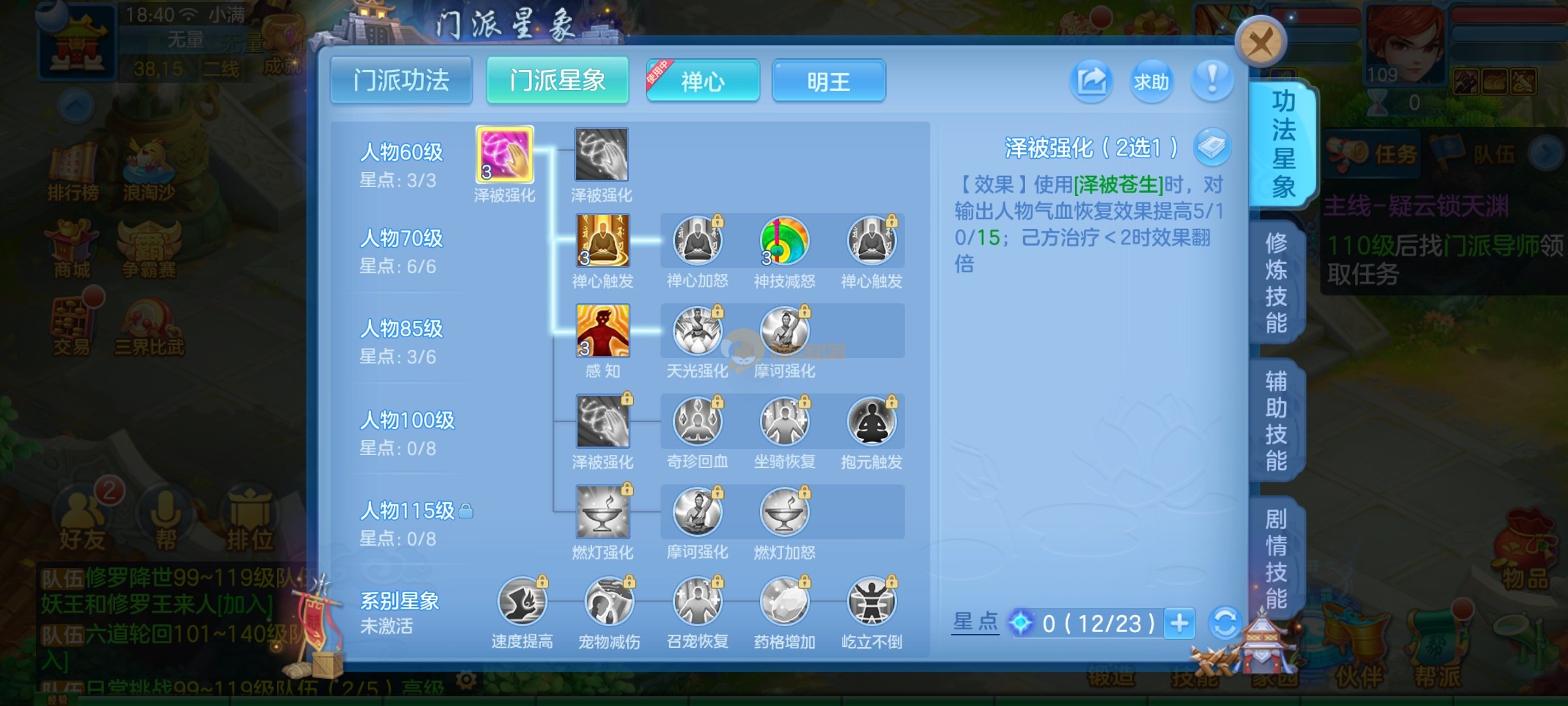Screen dimensions: 1568x706
Task: Select the locked 速度提高 node
Action: point(522,601)
